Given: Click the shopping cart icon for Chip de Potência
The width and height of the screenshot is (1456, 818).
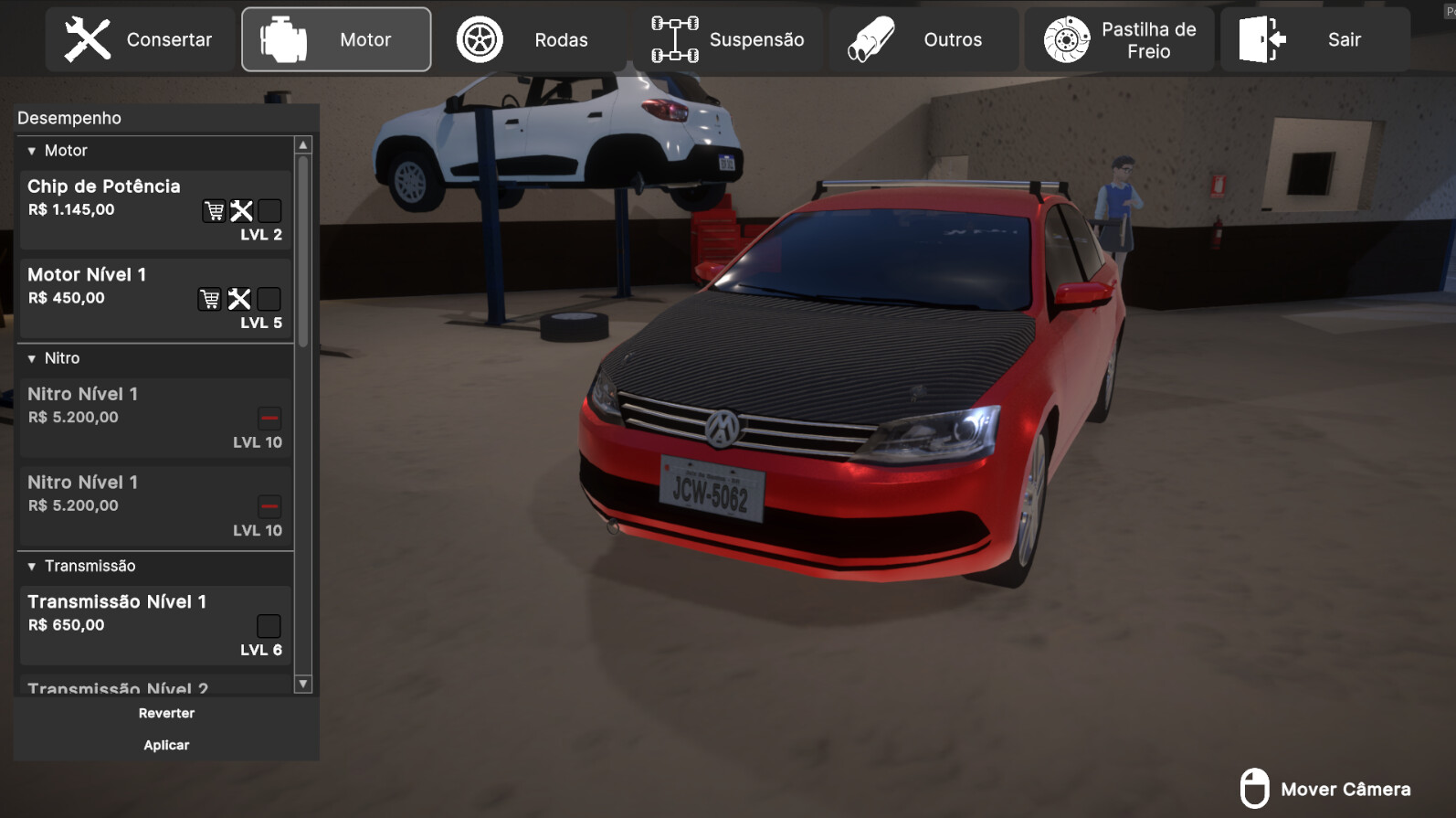Looking at the screenshot, I should point(213,210).
